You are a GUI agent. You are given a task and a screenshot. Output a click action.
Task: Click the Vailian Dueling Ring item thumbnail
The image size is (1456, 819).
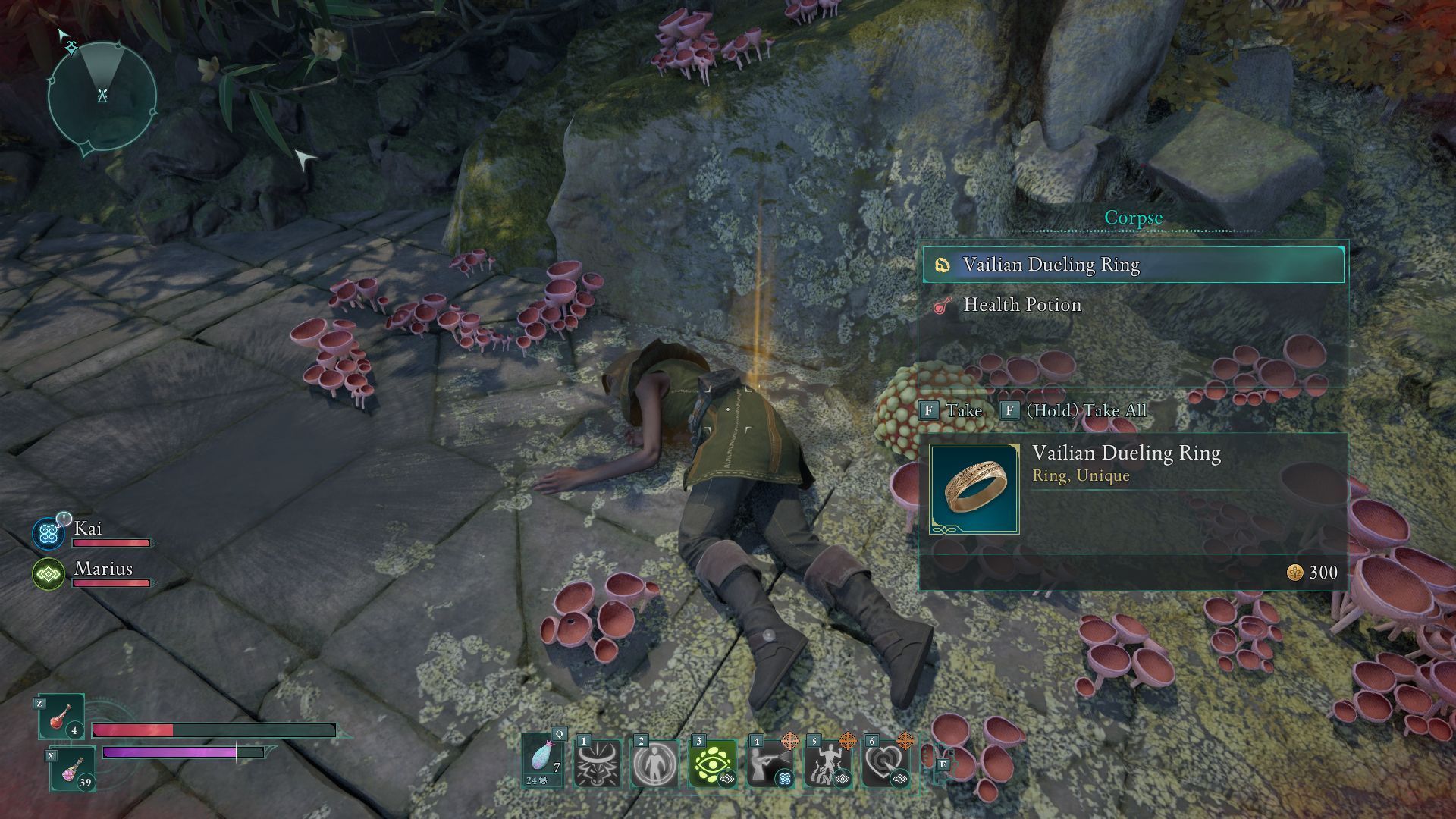coord(974,489)
